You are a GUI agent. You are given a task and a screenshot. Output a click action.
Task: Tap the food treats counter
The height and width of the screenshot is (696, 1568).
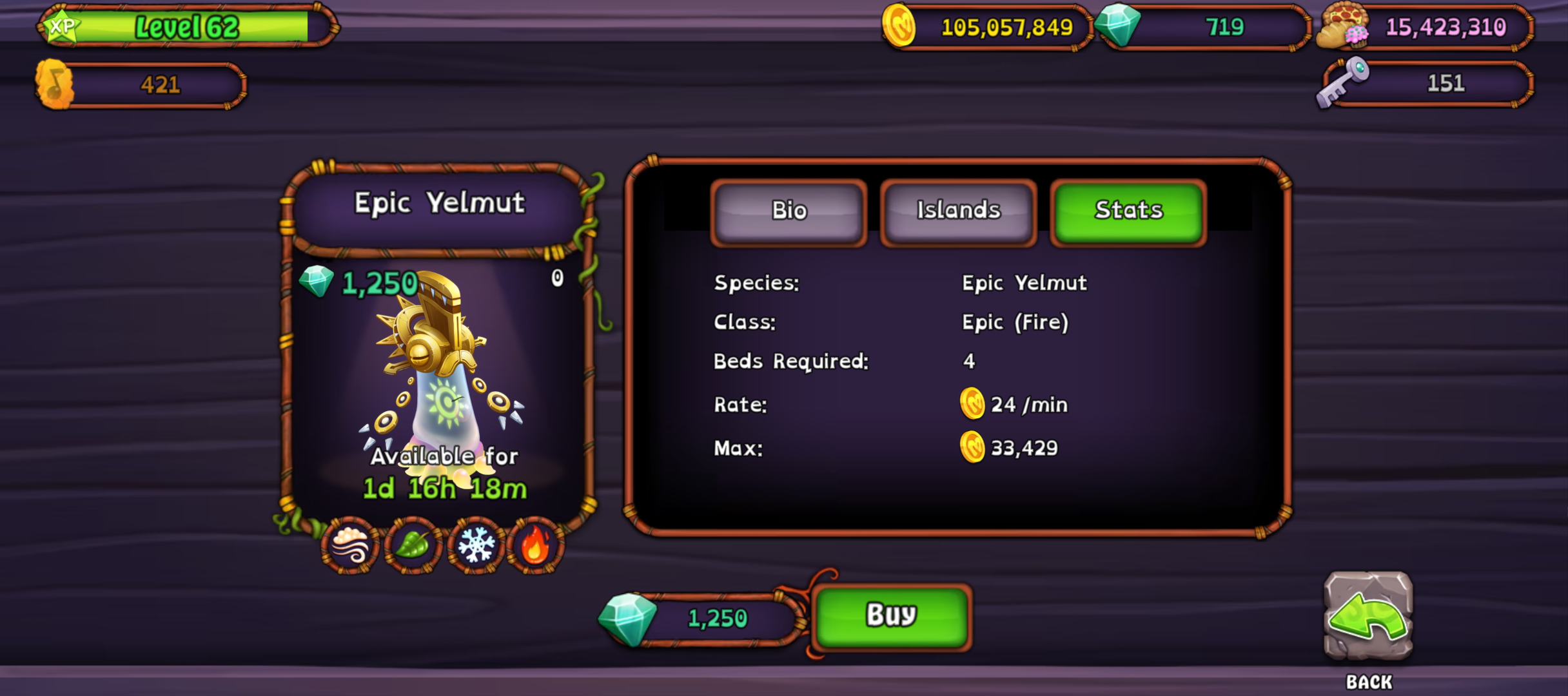click(x=1425, y=27)
